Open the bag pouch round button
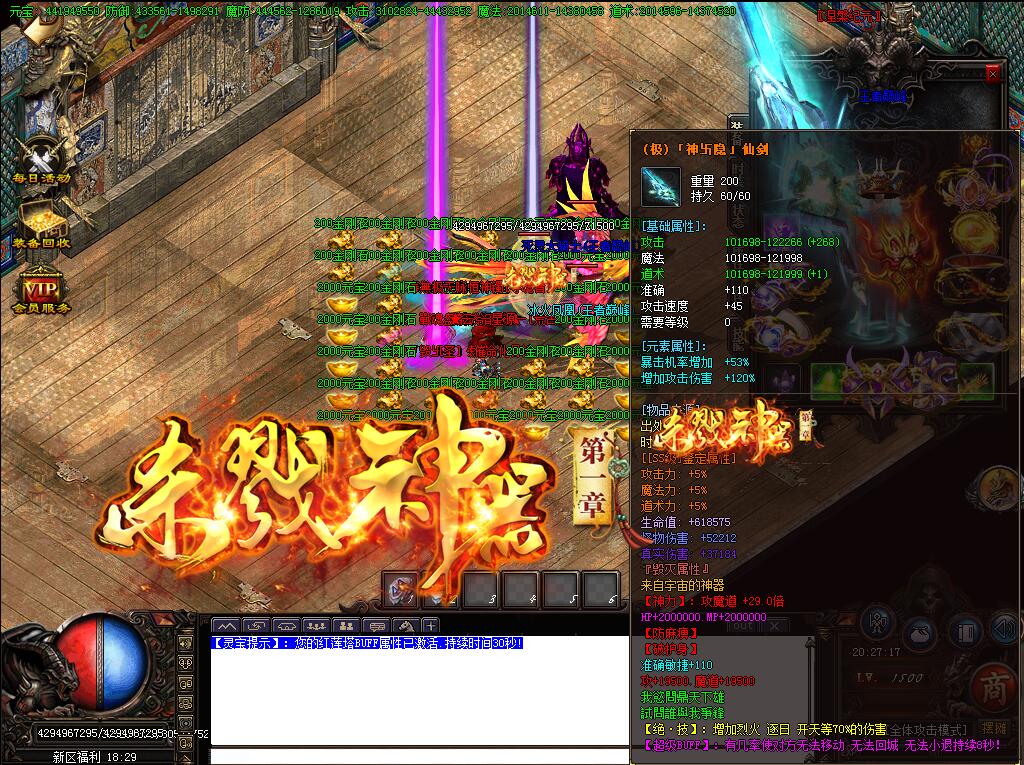Screen dimensions: 1024x765 tap(920, 634)
